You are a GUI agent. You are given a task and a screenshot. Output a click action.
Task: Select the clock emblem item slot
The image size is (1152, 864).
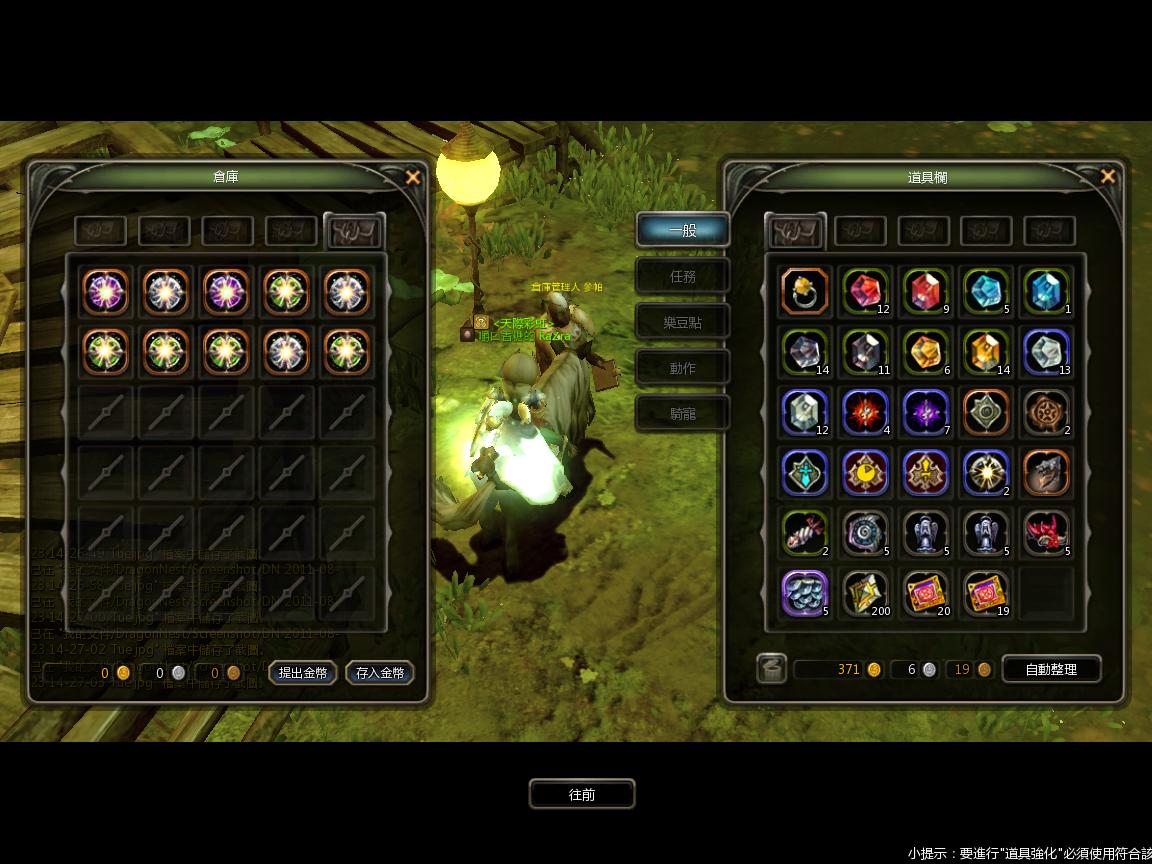click(x=865, y=472)
